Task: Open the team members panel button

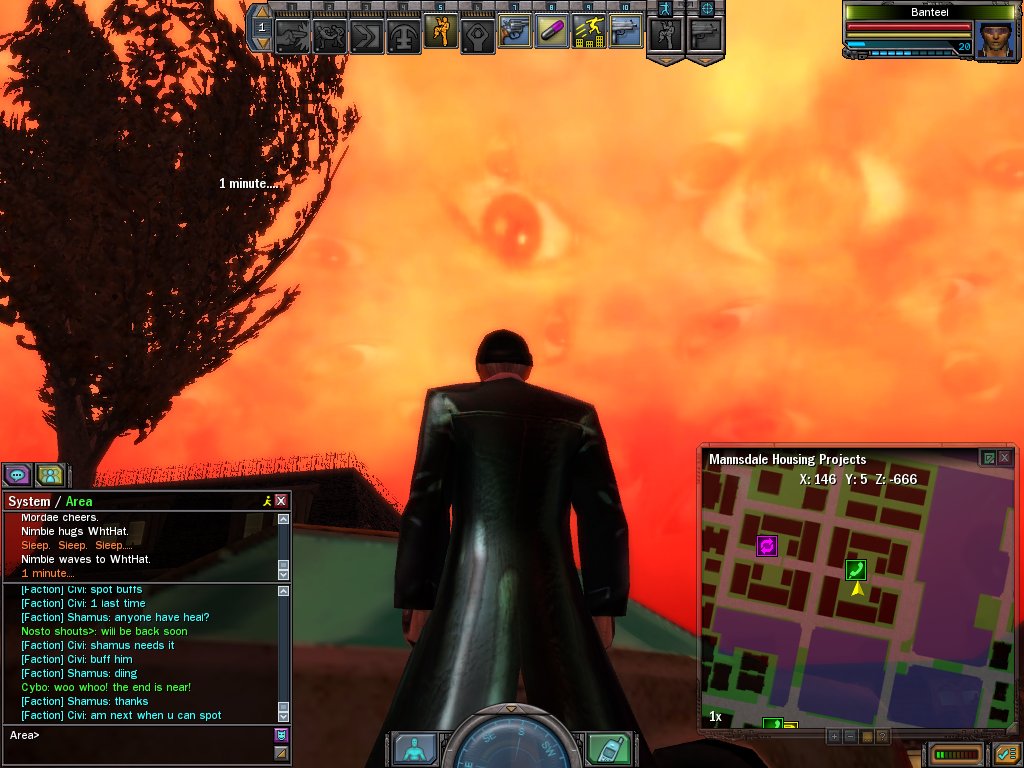Action: 50,475
